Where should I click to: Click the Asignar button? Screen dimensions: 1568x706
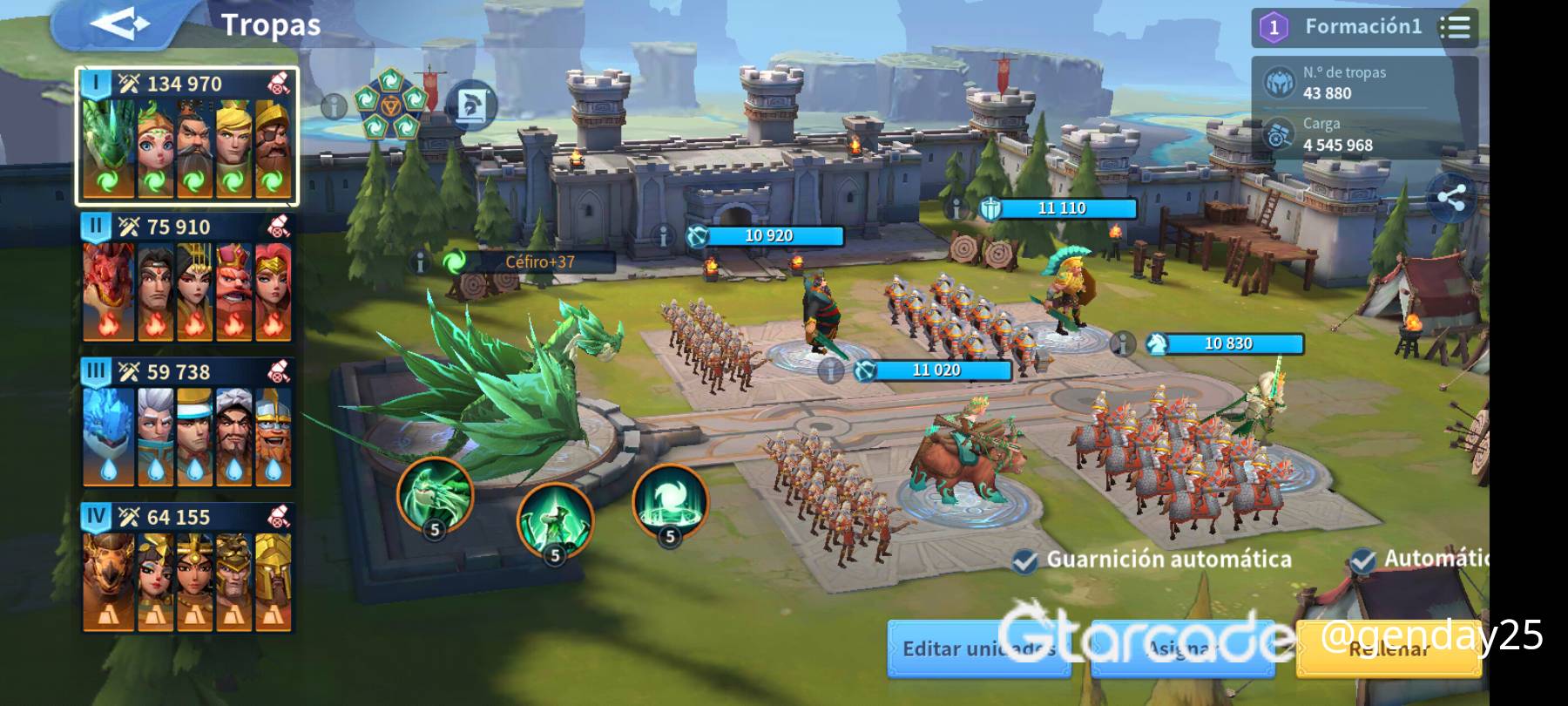(x=1180, y=648)
